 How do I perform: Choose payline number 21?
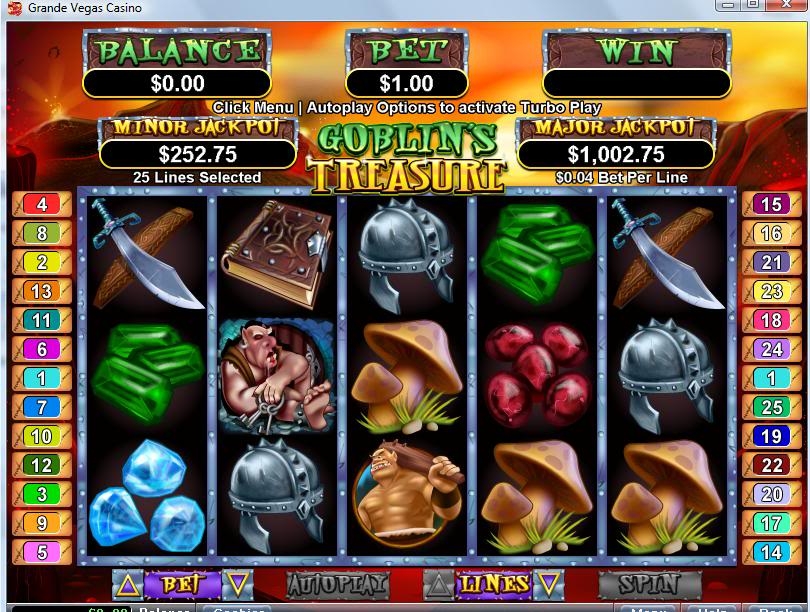770,263
